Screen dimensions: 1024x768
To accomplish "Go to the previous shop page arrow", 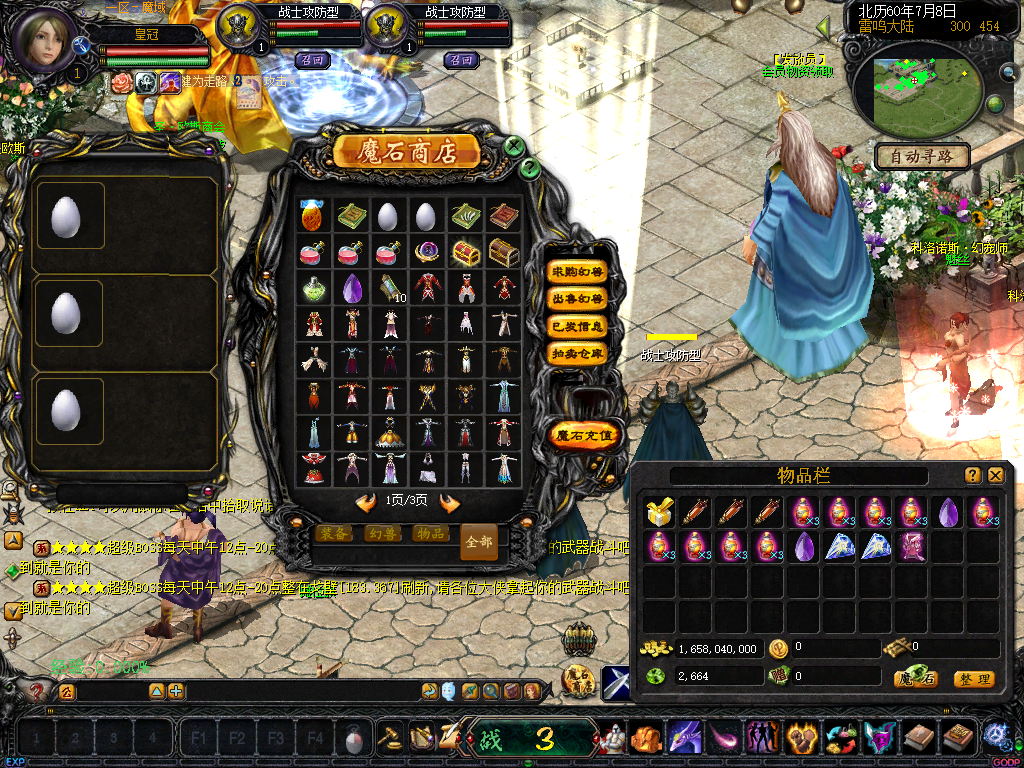I will 366,501.
